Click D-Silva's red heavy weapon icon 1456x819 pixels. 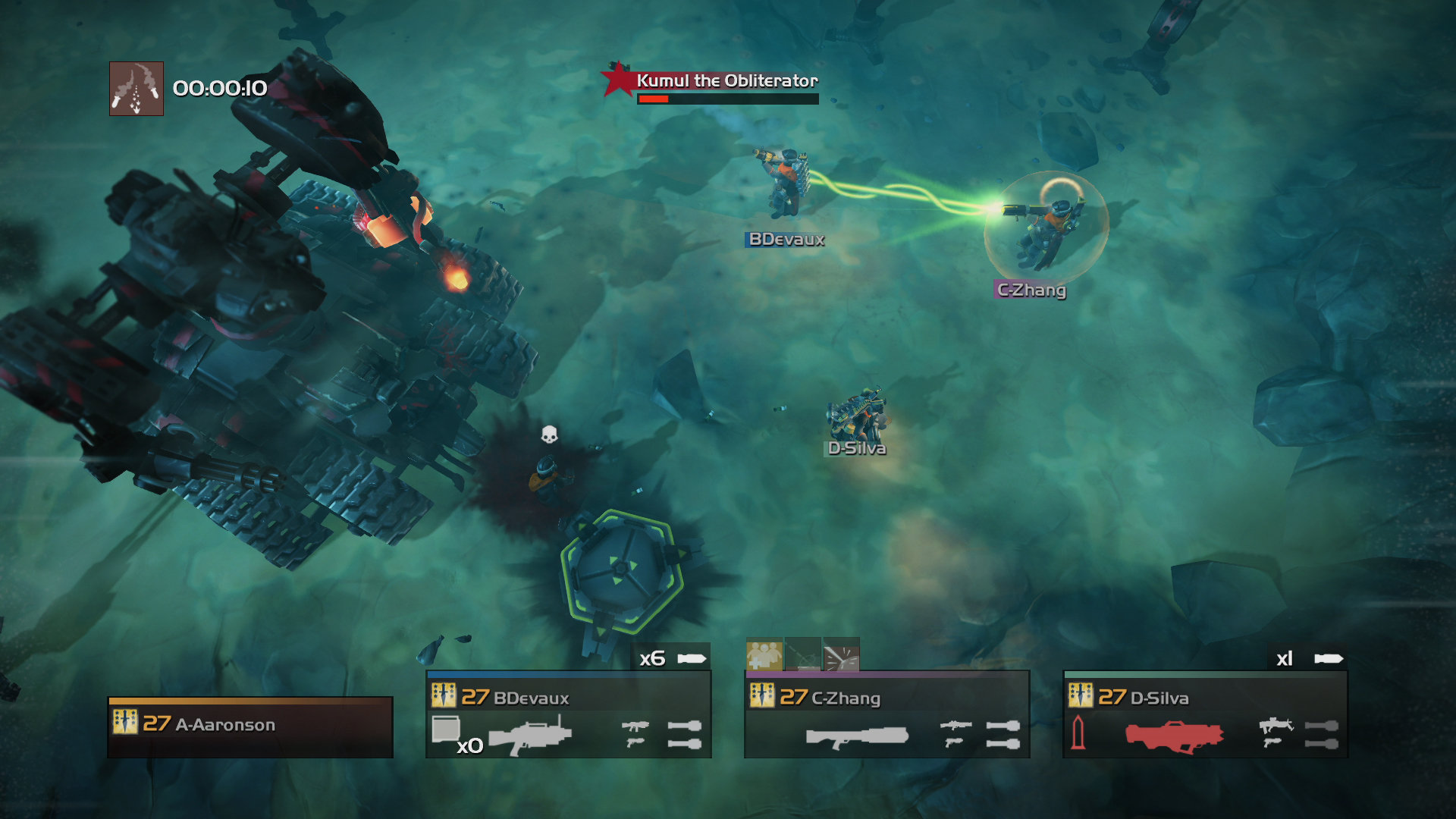1172,734
